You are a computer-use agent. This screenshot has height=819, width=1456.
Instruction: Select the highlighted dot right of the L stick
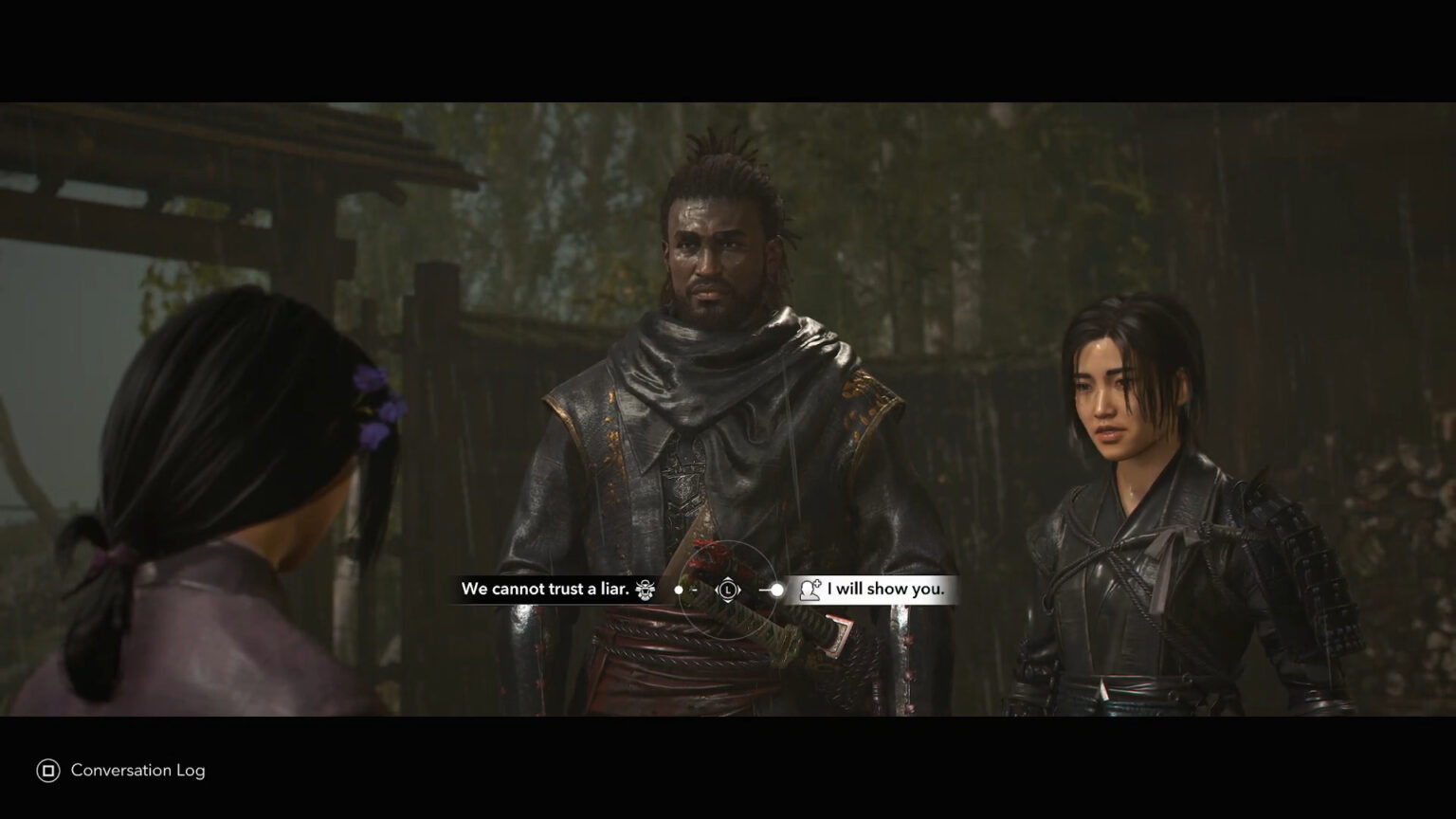point(778,591)
